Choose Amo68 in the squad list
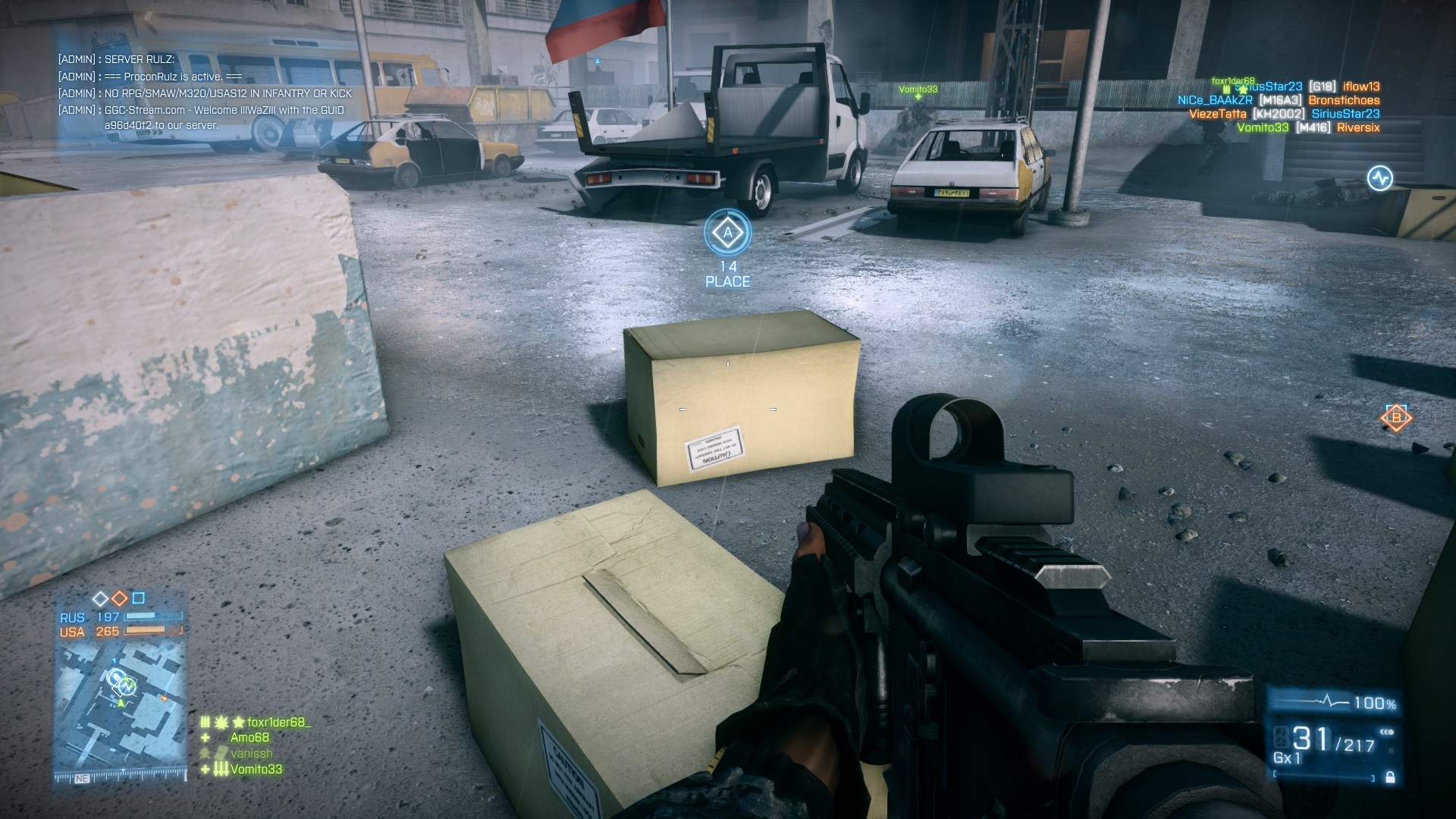Screen dimensions: 1456x819 [249, 737]
